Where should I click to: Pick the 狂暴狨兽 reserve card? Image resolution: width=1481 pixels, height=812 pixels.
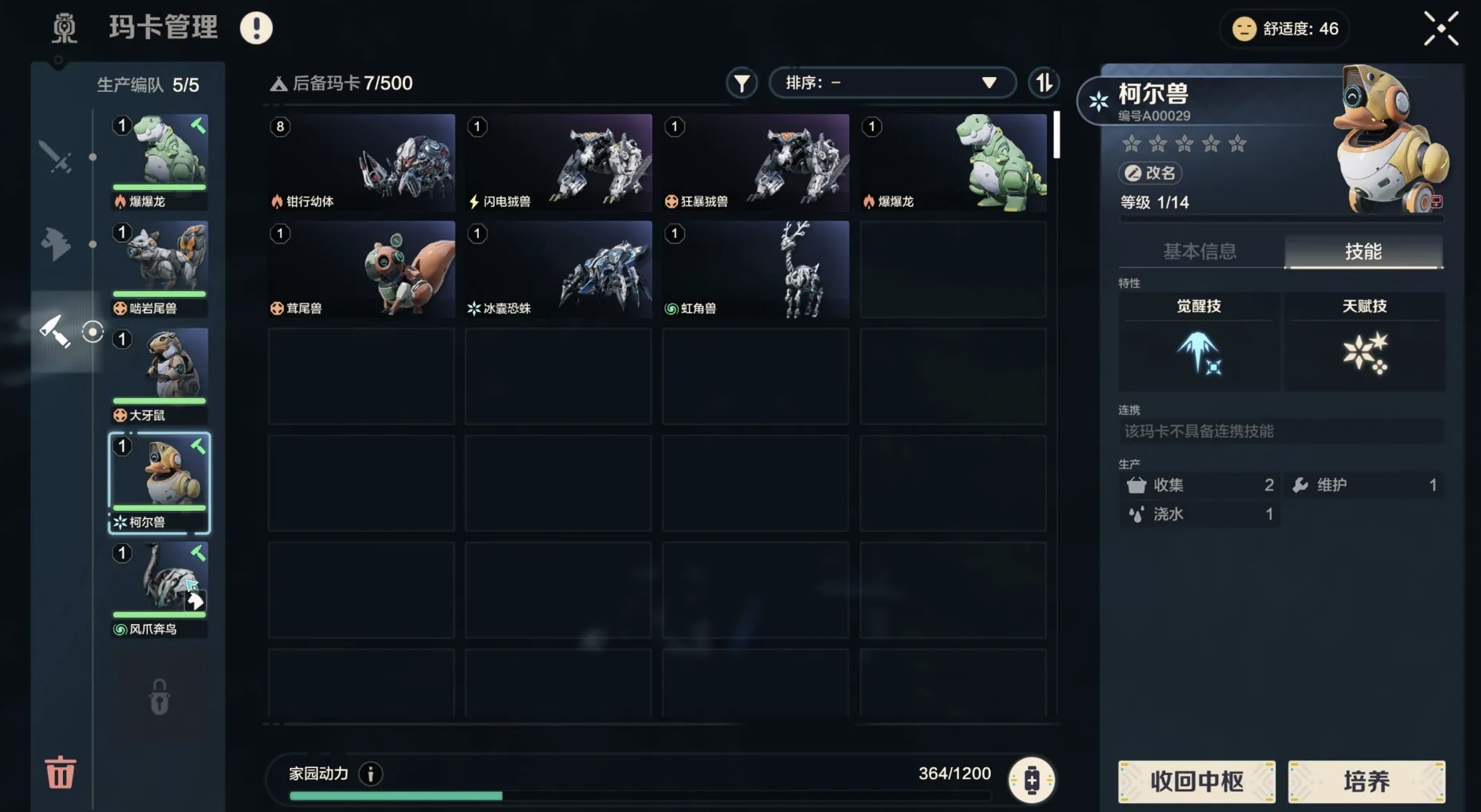point(756,163)
